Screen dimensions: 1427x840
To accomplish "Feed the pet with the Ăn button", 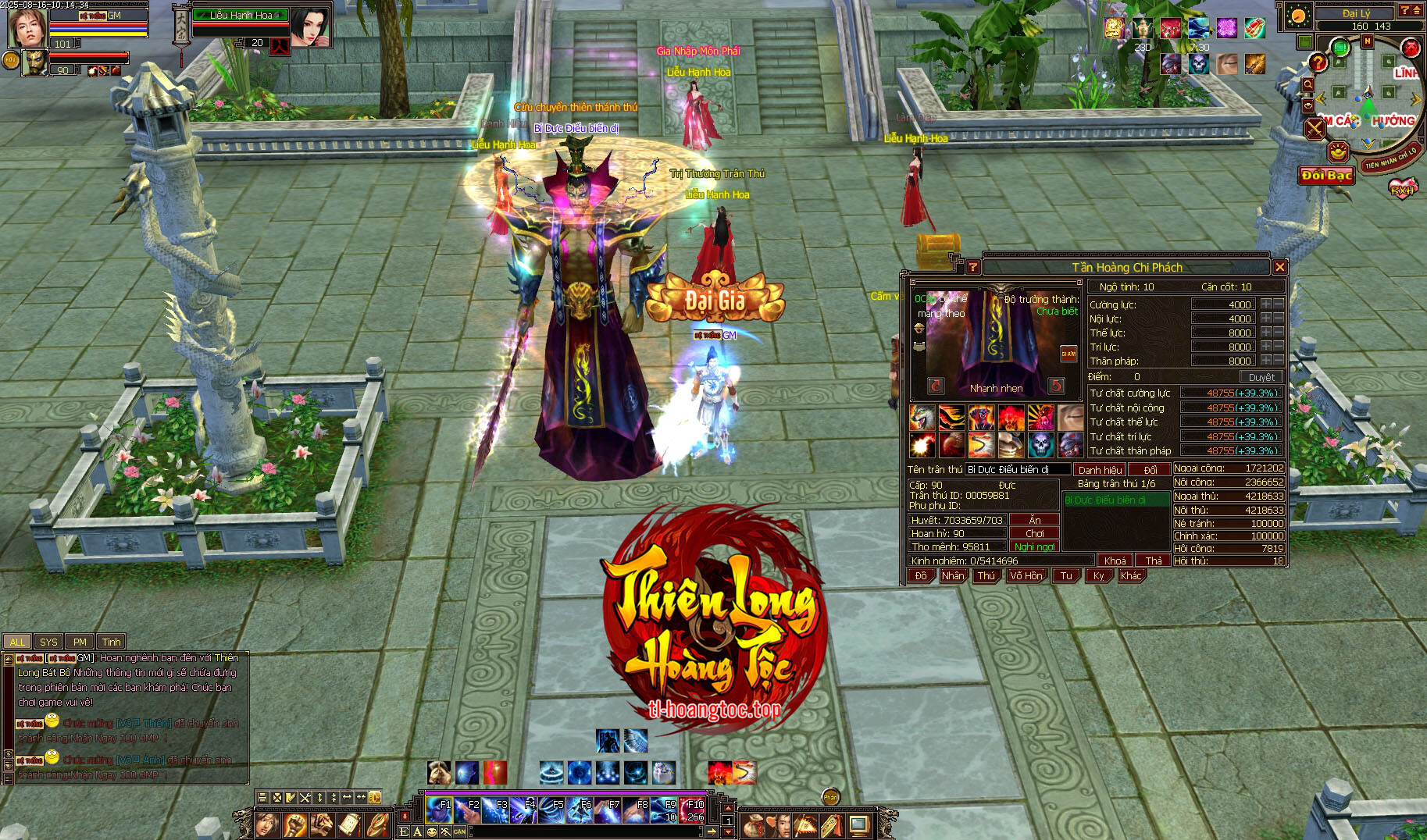I will point(1035,520).
